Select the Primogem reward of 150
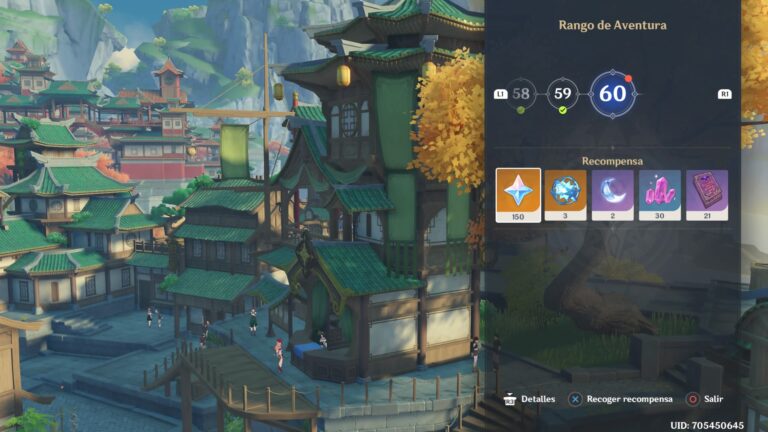 click(518, 194)
